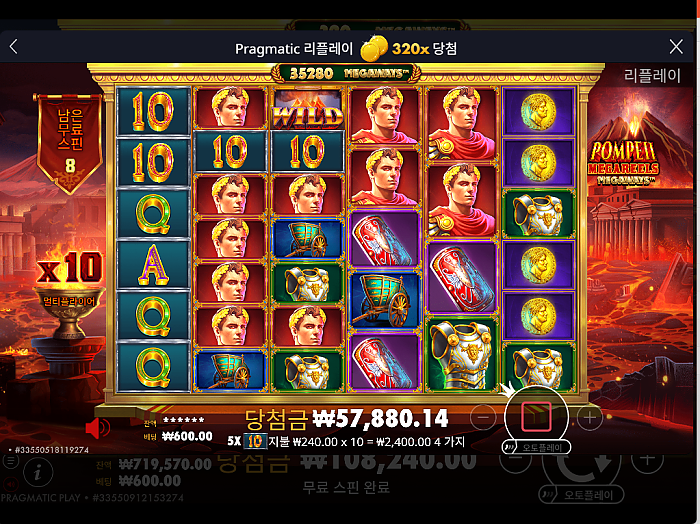Close the replay with the X button

coord(676,47)
